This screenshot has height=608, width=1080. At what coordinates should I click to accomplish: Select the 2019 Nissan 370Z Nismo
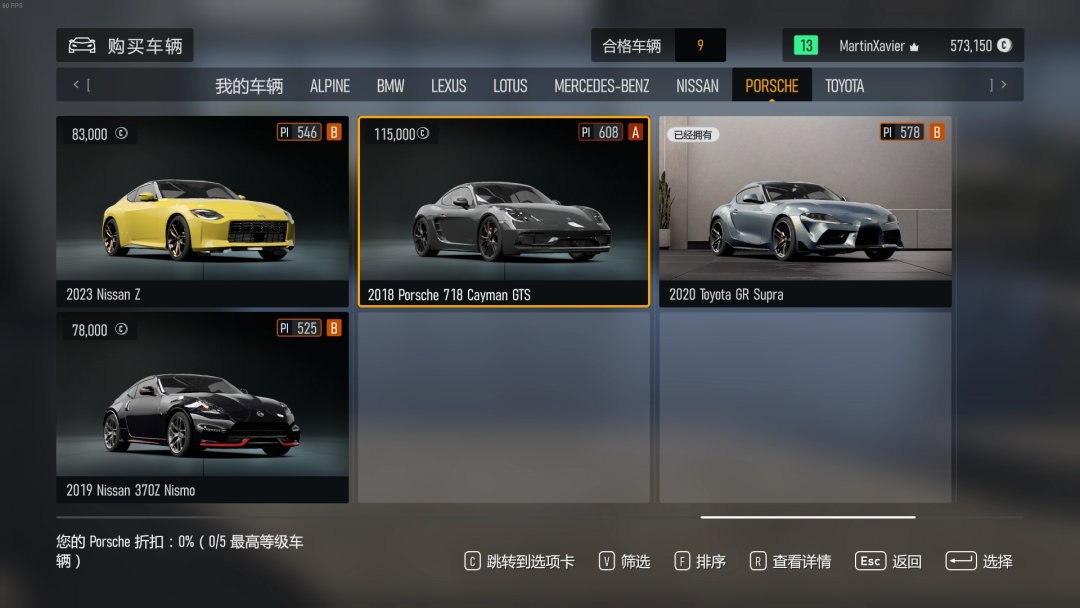(202, 407)
